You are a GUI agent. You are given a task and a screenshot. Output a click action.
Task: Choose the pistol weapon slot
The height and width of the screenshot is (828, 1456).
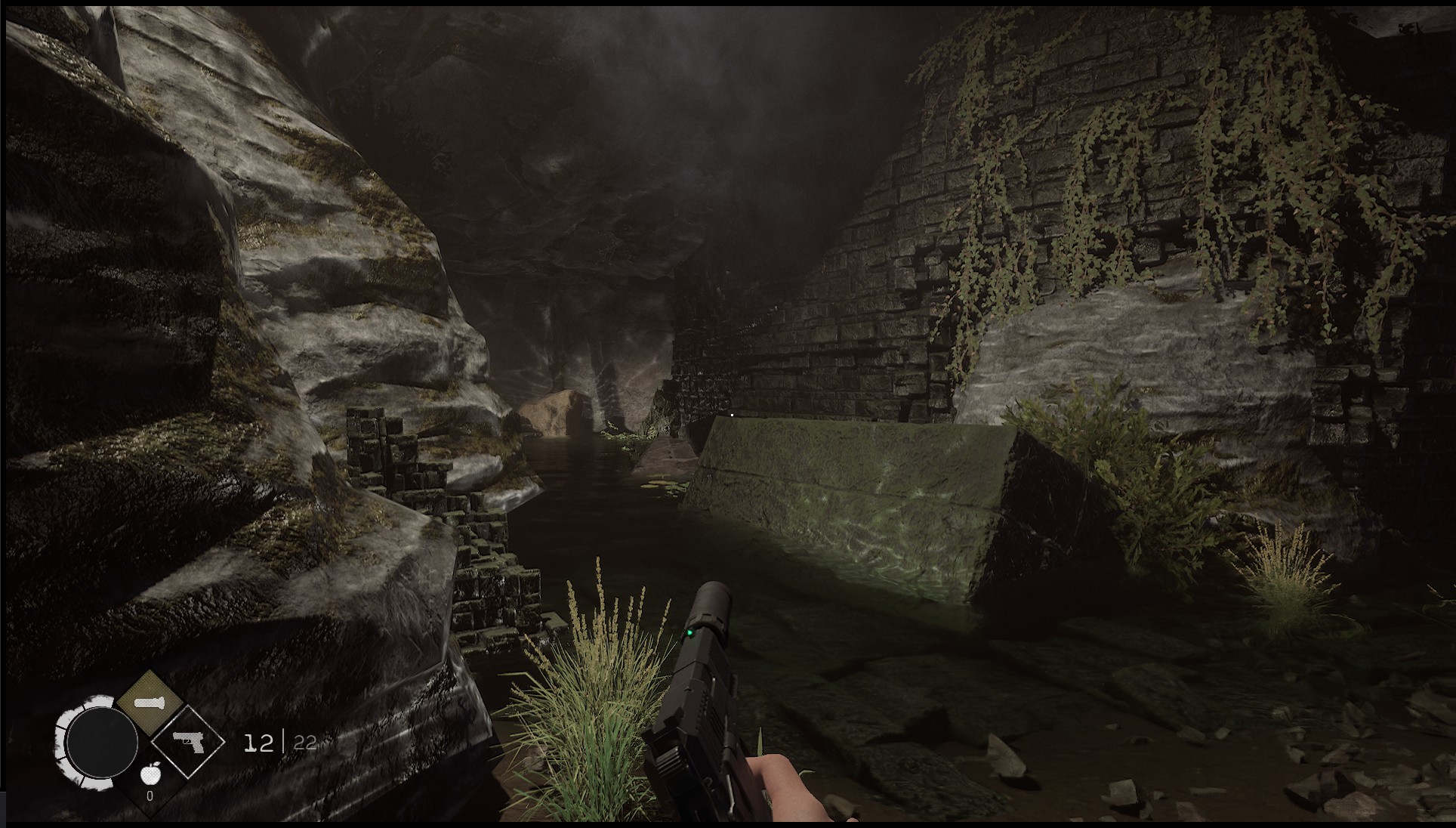[x=187, y=741]
